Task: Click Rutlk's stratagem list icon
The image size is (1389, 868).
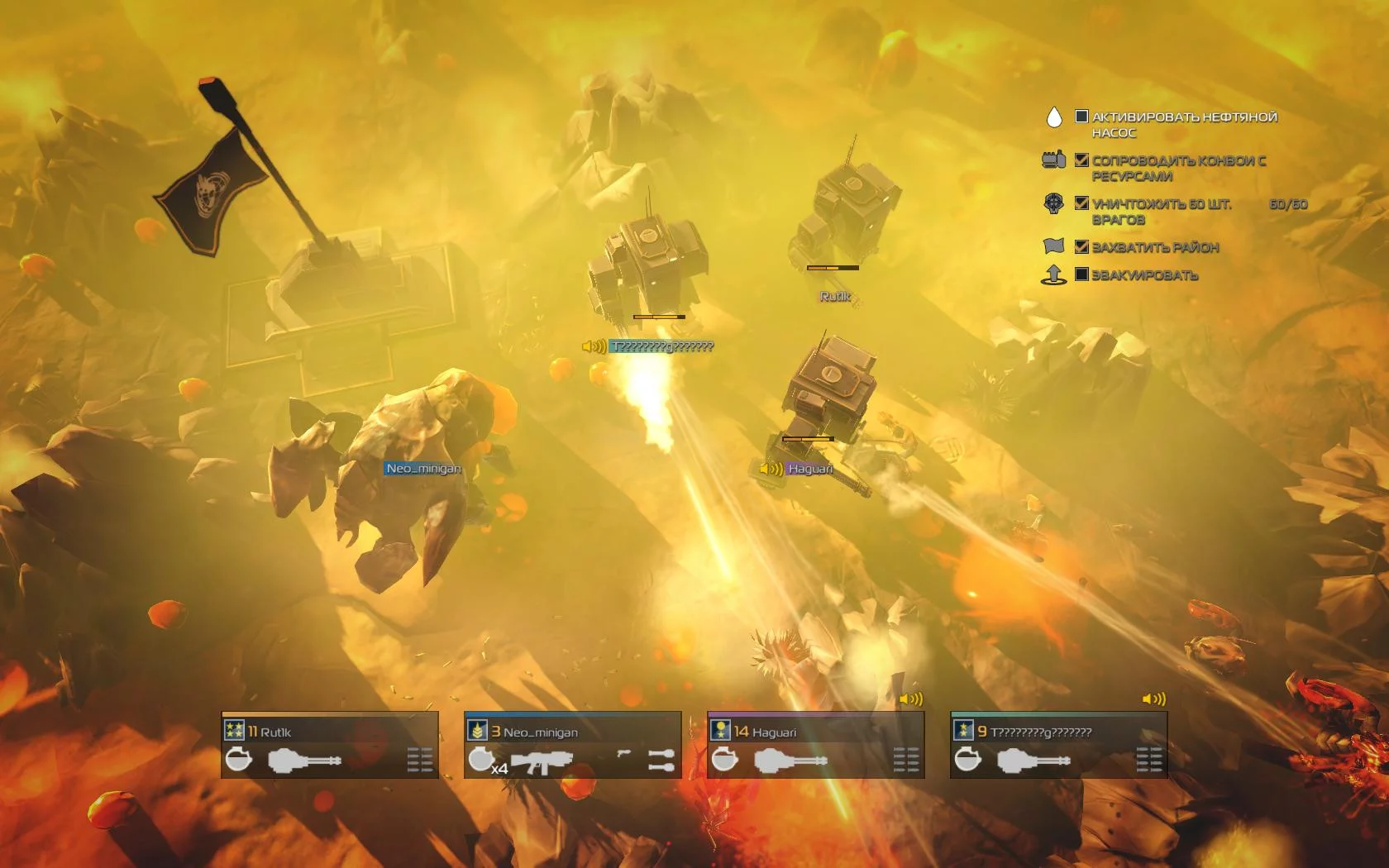Action: click(x=420, y=760)
